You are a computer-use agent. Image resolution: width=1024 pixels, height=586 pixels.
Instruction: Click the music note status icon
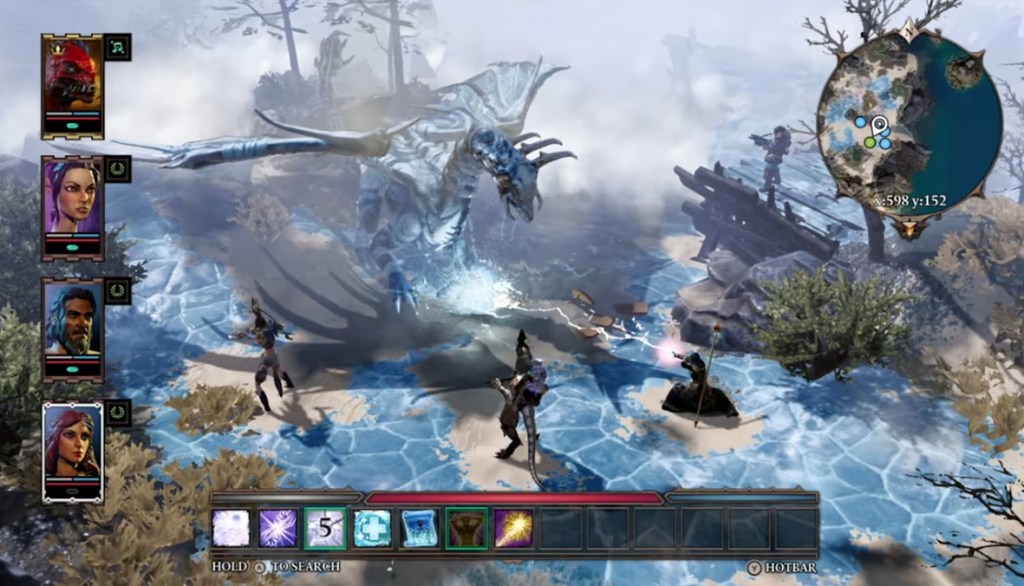pyautogui.click(x=118, y=47)
